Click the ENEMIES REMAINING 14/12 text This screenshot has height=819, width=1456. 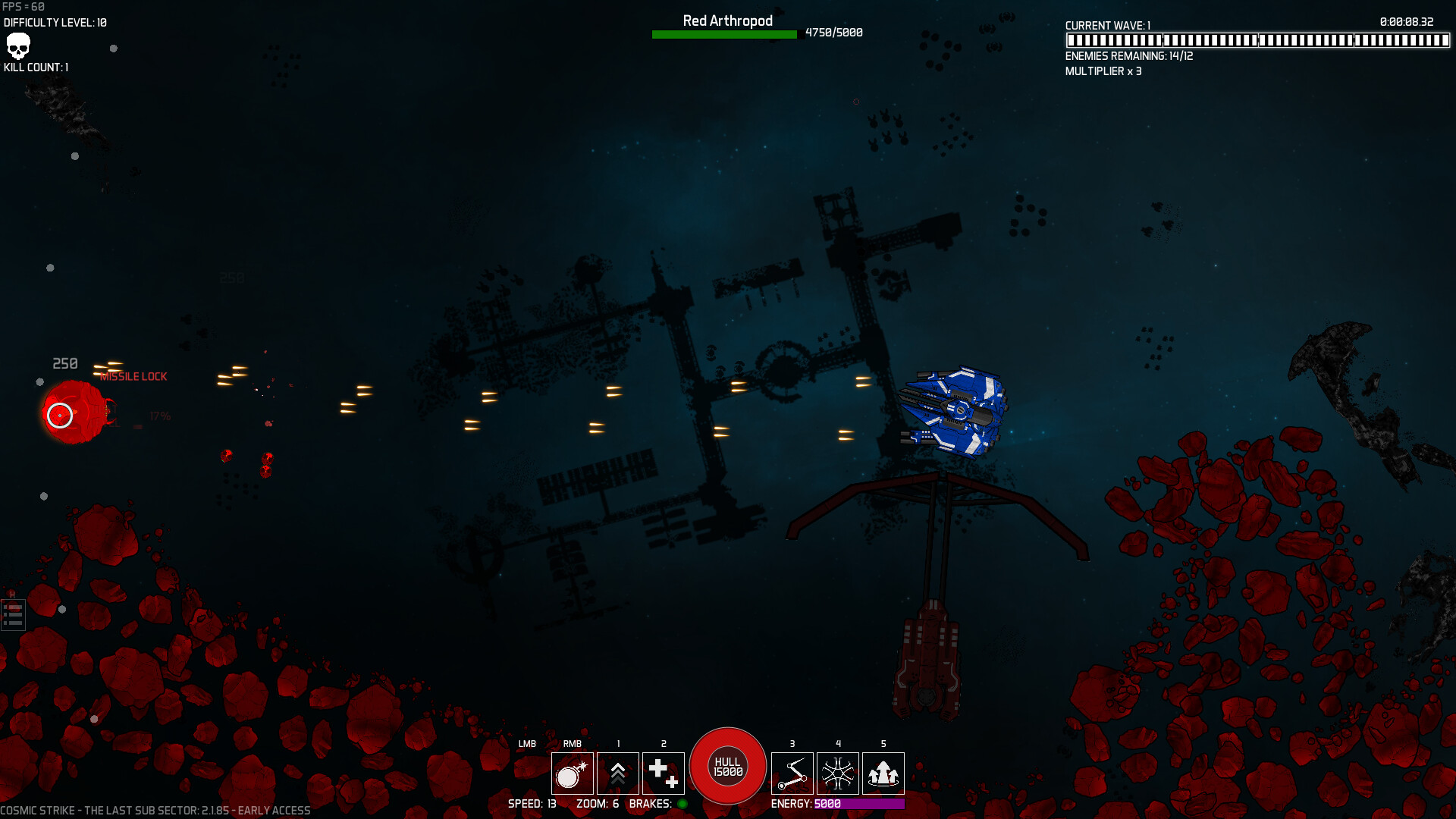click(x=1128, y=57)
